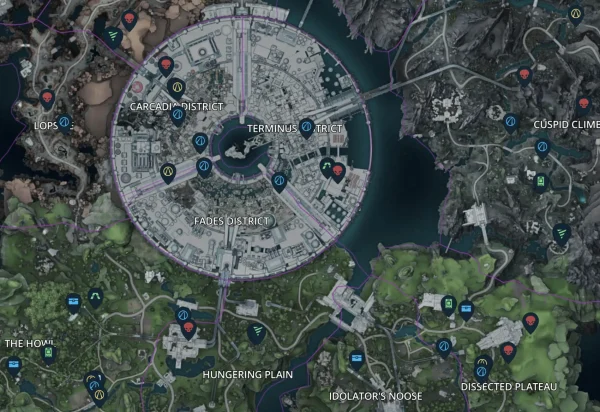Open the green striped marker above Hungering Plain

[x=257, y=331]
